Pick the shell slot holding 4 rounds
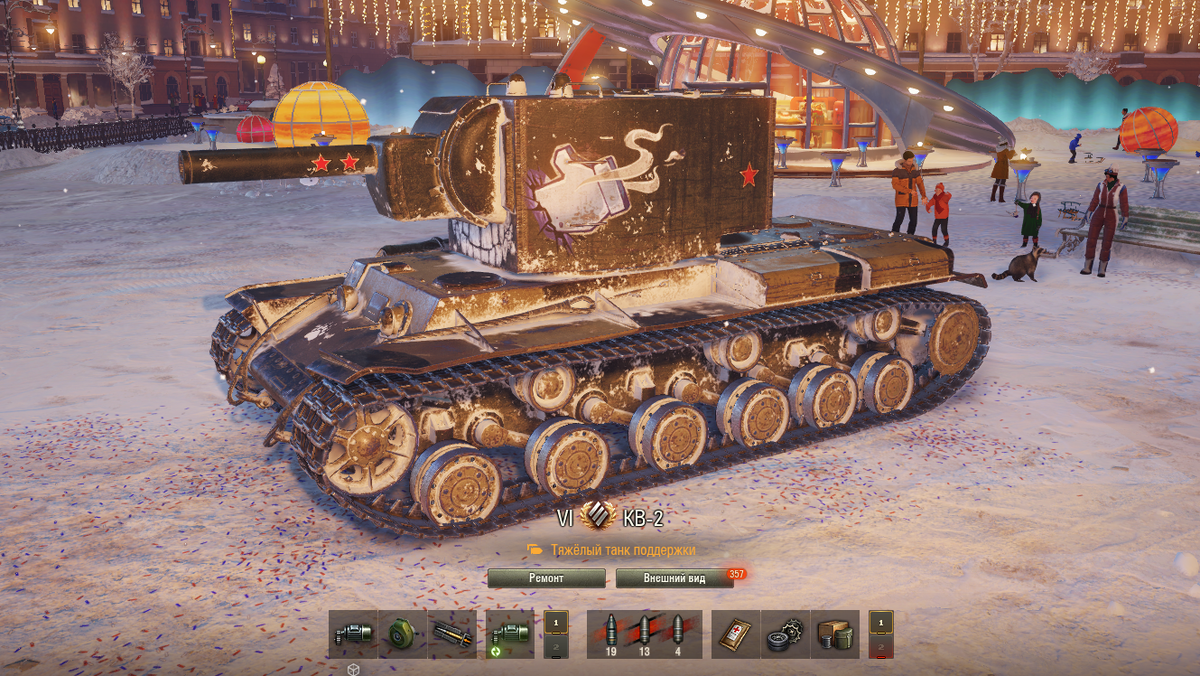 tap(678, 634)
